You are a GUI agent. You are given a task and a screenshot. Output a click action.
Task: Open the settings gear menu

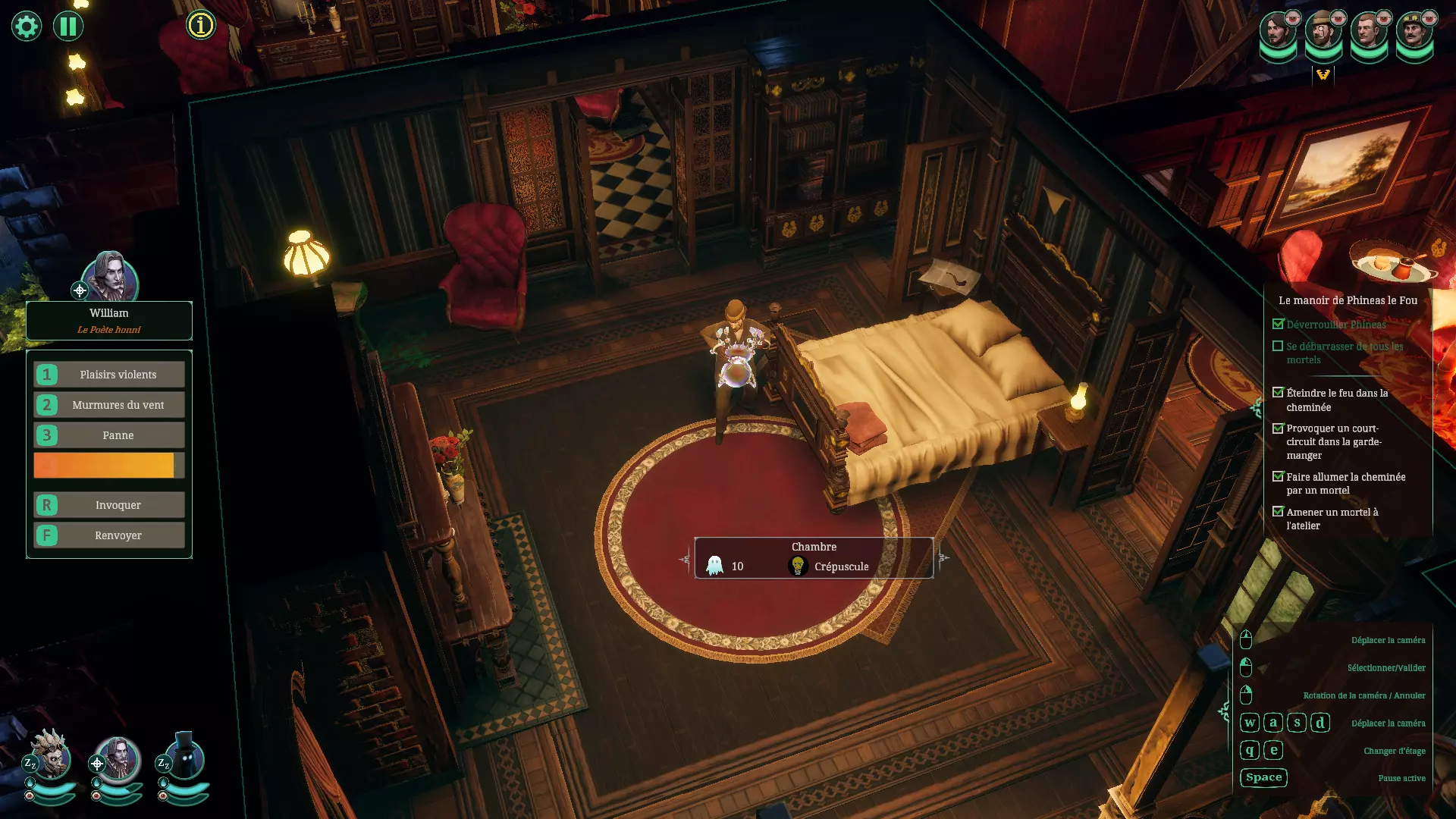tap(26, 27)
